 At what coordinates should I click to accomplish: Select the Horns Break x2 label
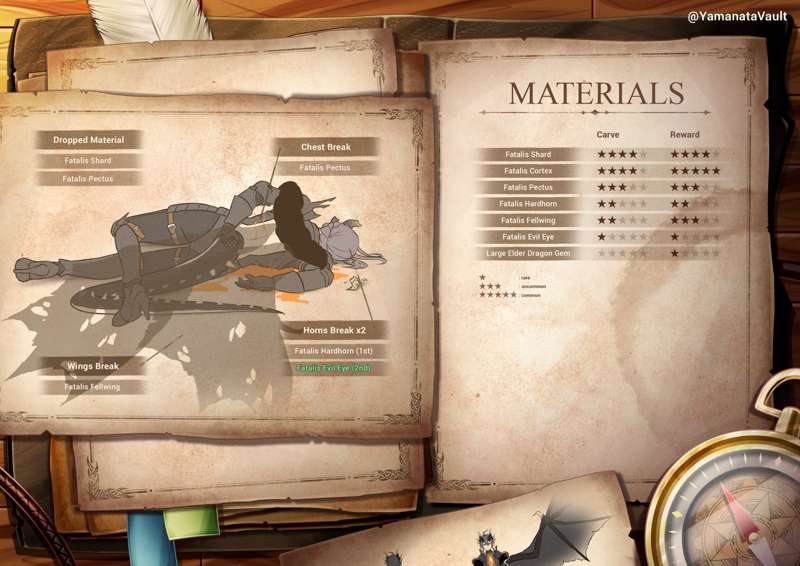pyautogui.click(x=334, y=330)
